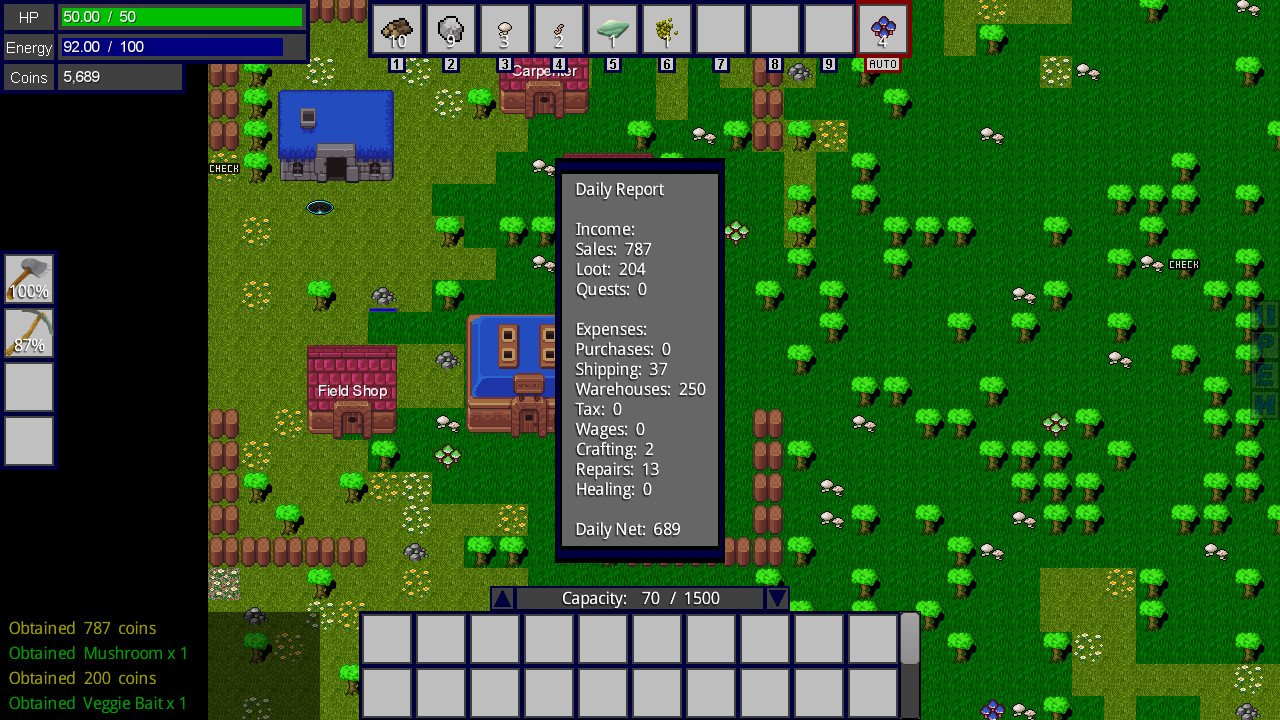
Task: Select the blue flowers in the AUTO slot
Action: 883,28
